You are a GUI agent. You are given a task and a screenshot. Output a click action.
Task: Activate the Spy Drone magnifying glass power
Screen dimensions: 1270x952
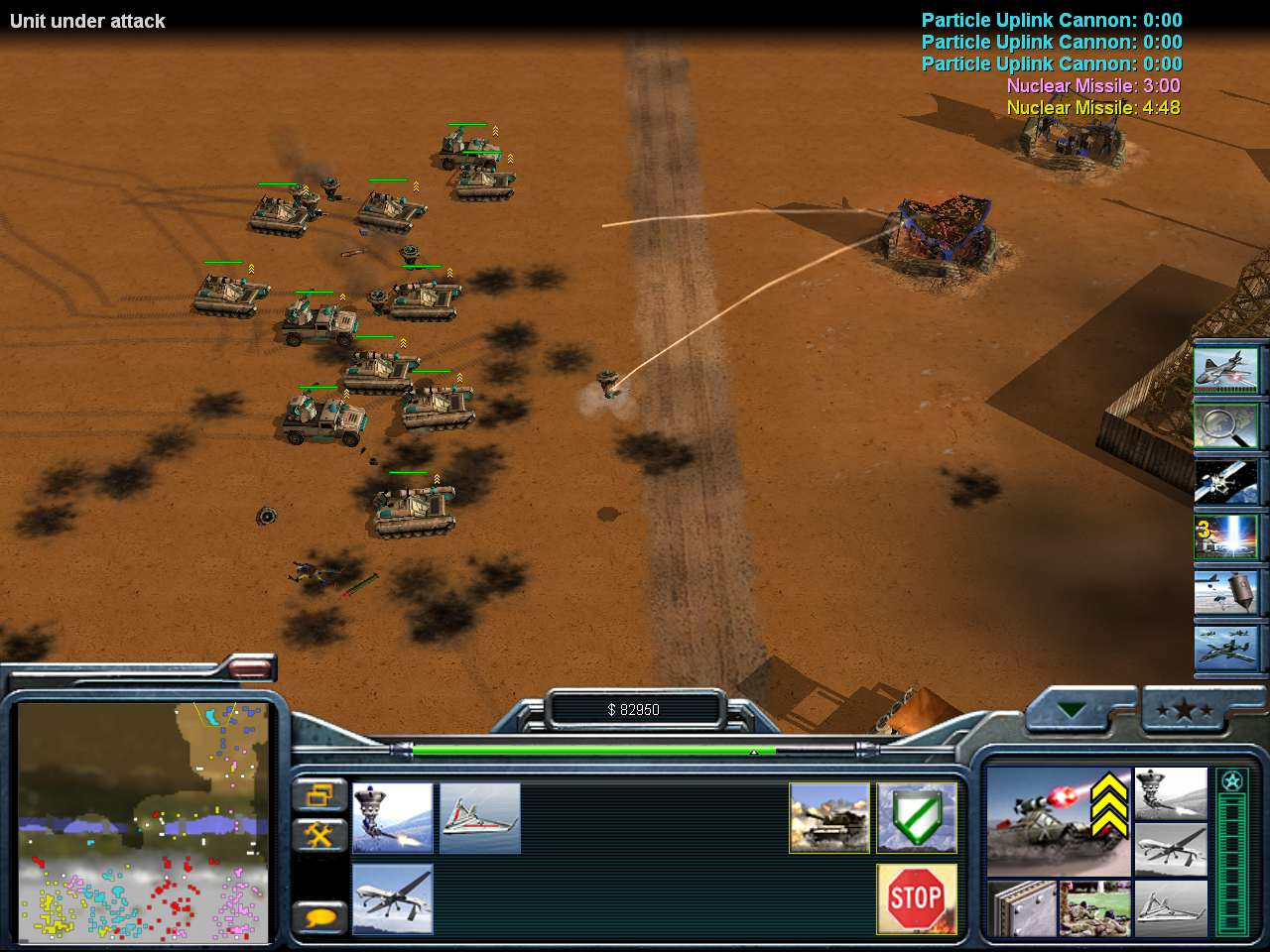[x=1226, y=426]
